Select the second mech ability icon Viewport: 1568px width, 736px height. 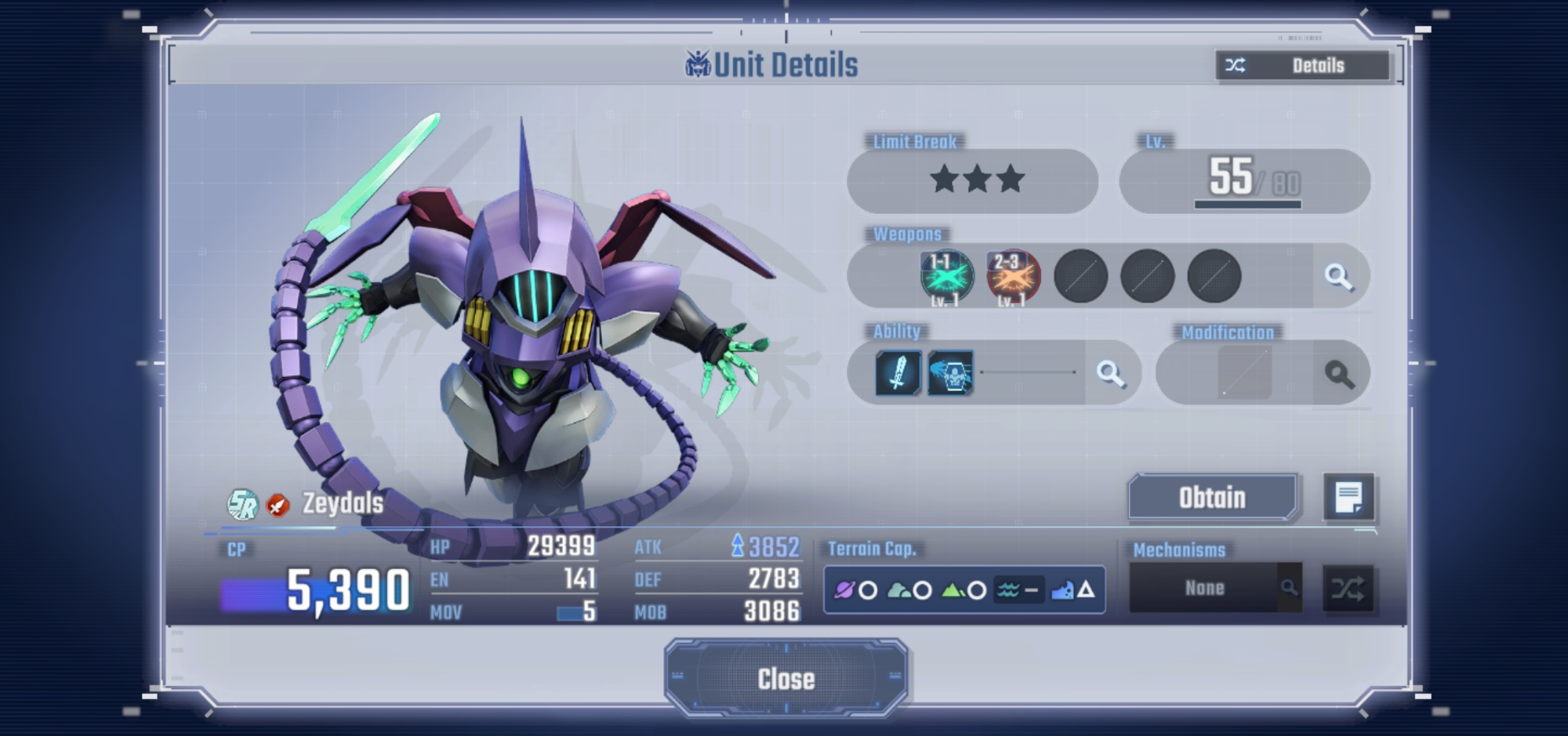pos(950,372)
